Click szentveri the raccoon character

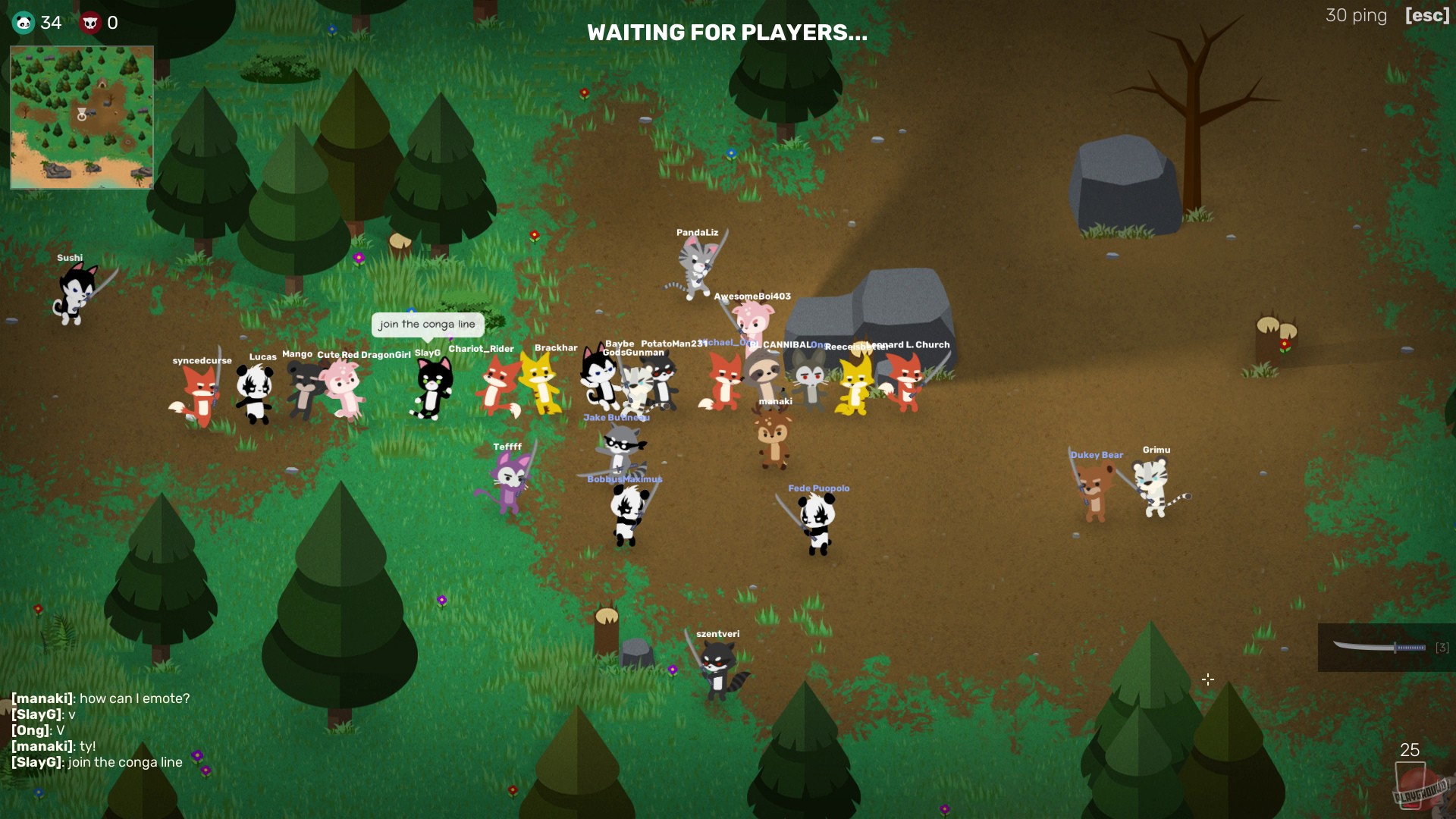(x=717, y=664)
